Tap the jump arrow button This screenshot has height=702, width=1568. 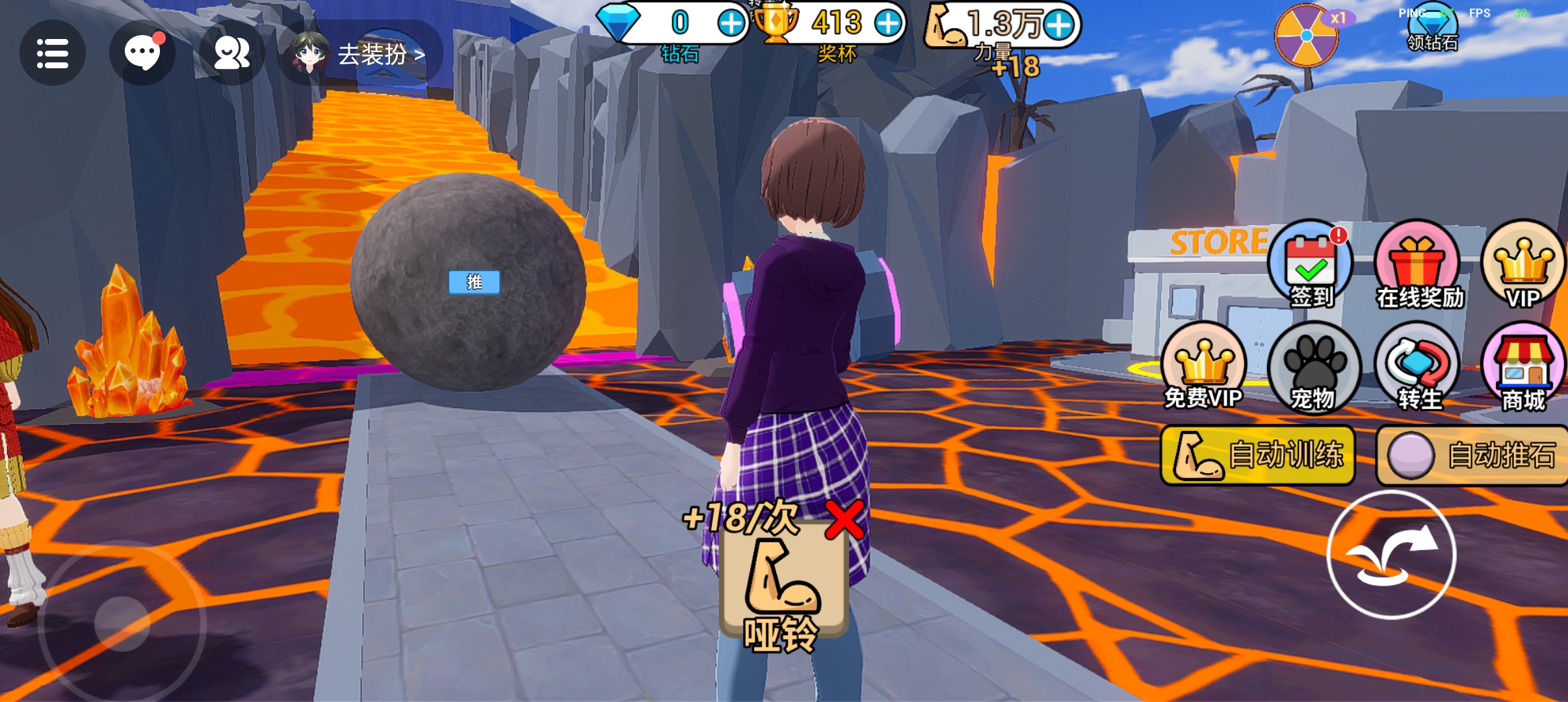click(1391, 554)
